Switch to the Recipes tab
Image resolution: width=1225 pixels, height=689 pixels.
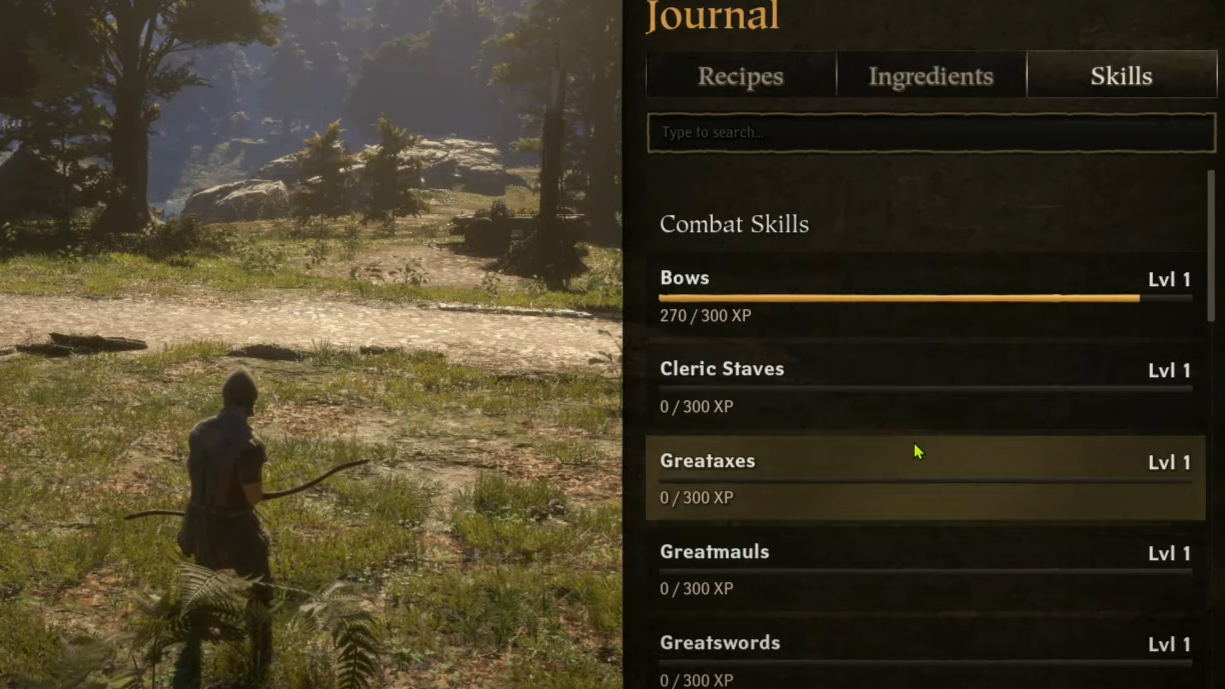pos(740,76)
